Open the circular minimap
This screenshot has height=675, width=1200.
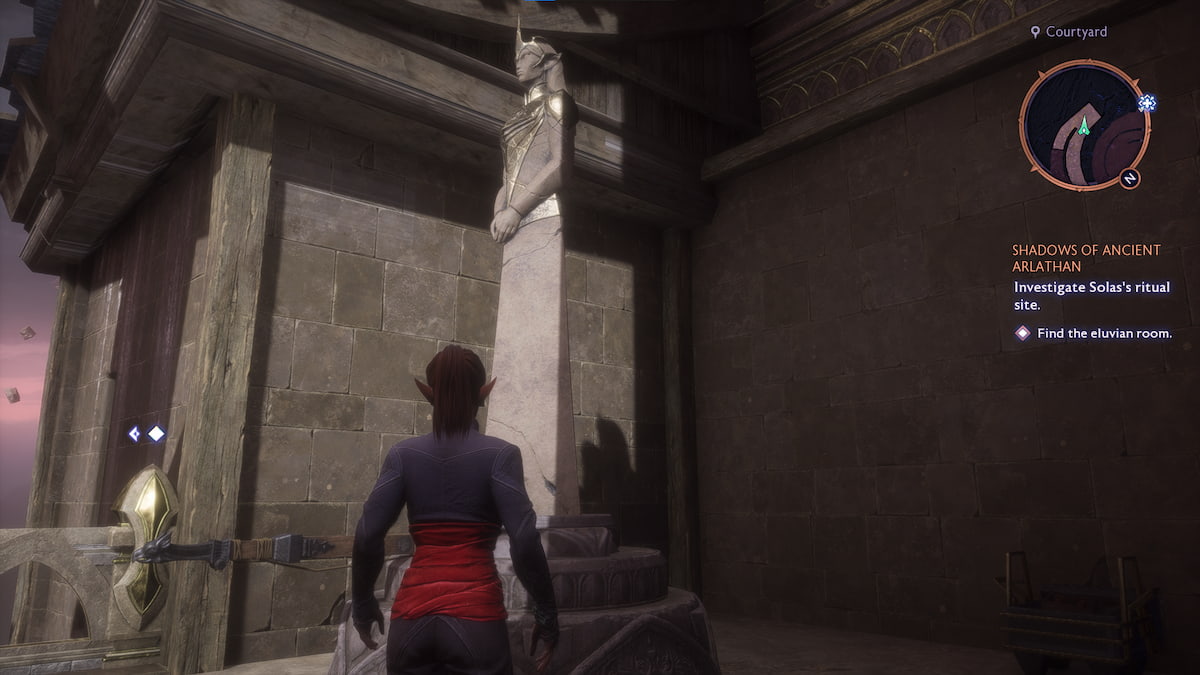coord(1084,124)
